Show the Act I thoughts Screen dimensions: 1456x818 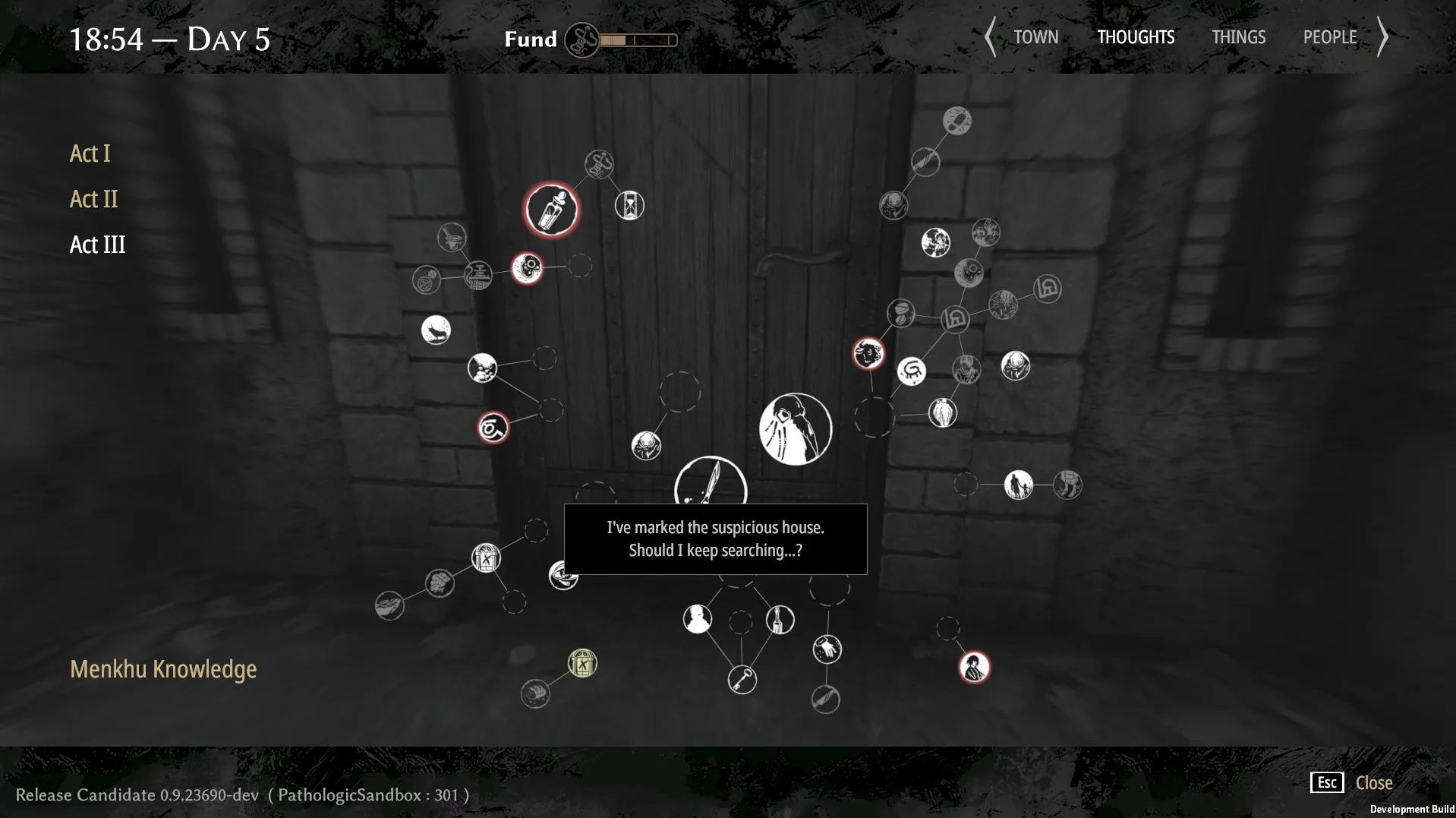click(90, 153)
